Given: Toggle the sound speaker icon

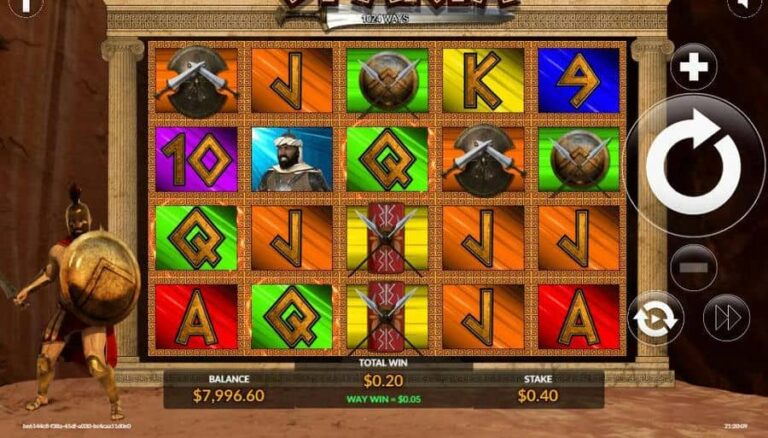Looking at the screenshot, I should click(x=743, y=5).
